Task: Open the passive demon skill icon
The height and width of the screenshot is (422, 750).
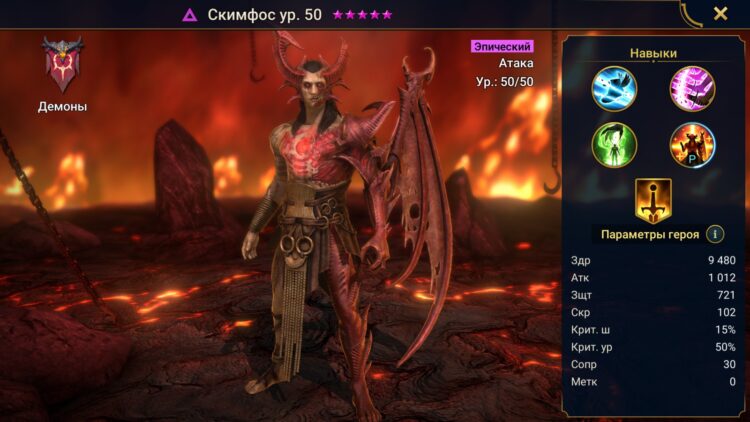Action: [x=692, y=144]
